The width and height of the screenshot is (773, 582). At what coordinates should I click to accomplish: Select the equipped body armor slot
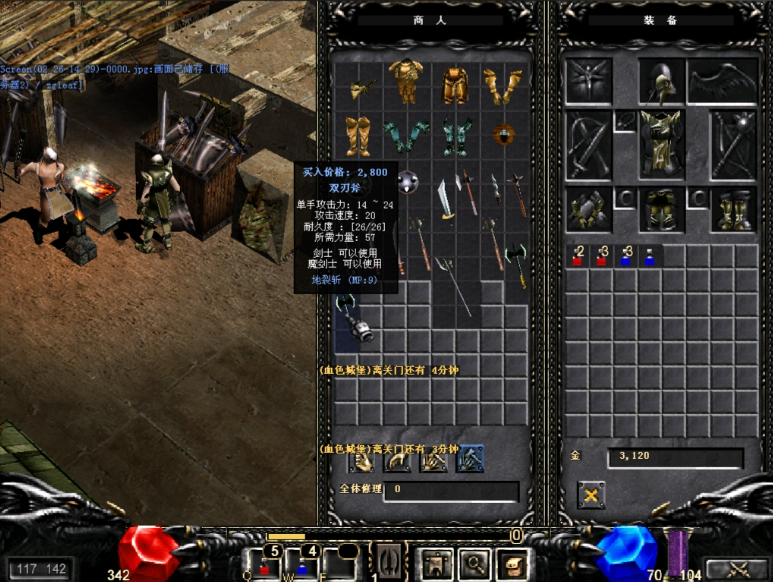pos(660,142)
